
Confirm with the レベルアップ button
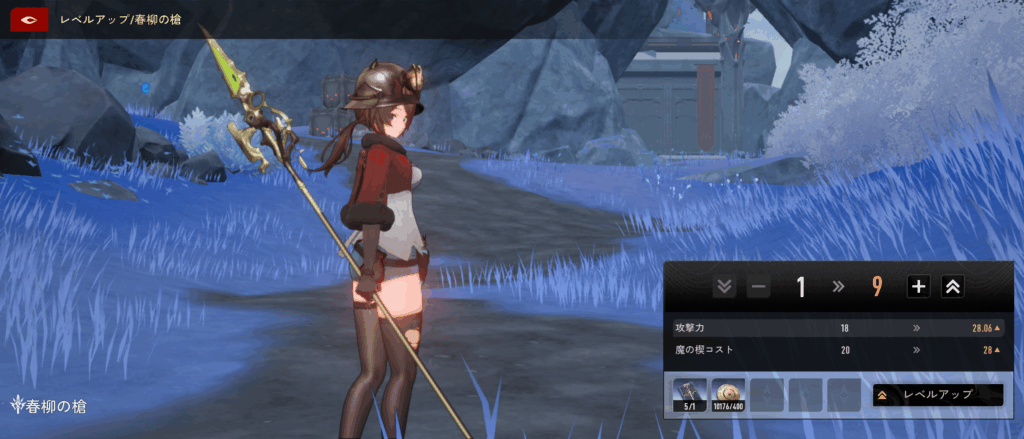pyautogui.click(x=937, y=395)
